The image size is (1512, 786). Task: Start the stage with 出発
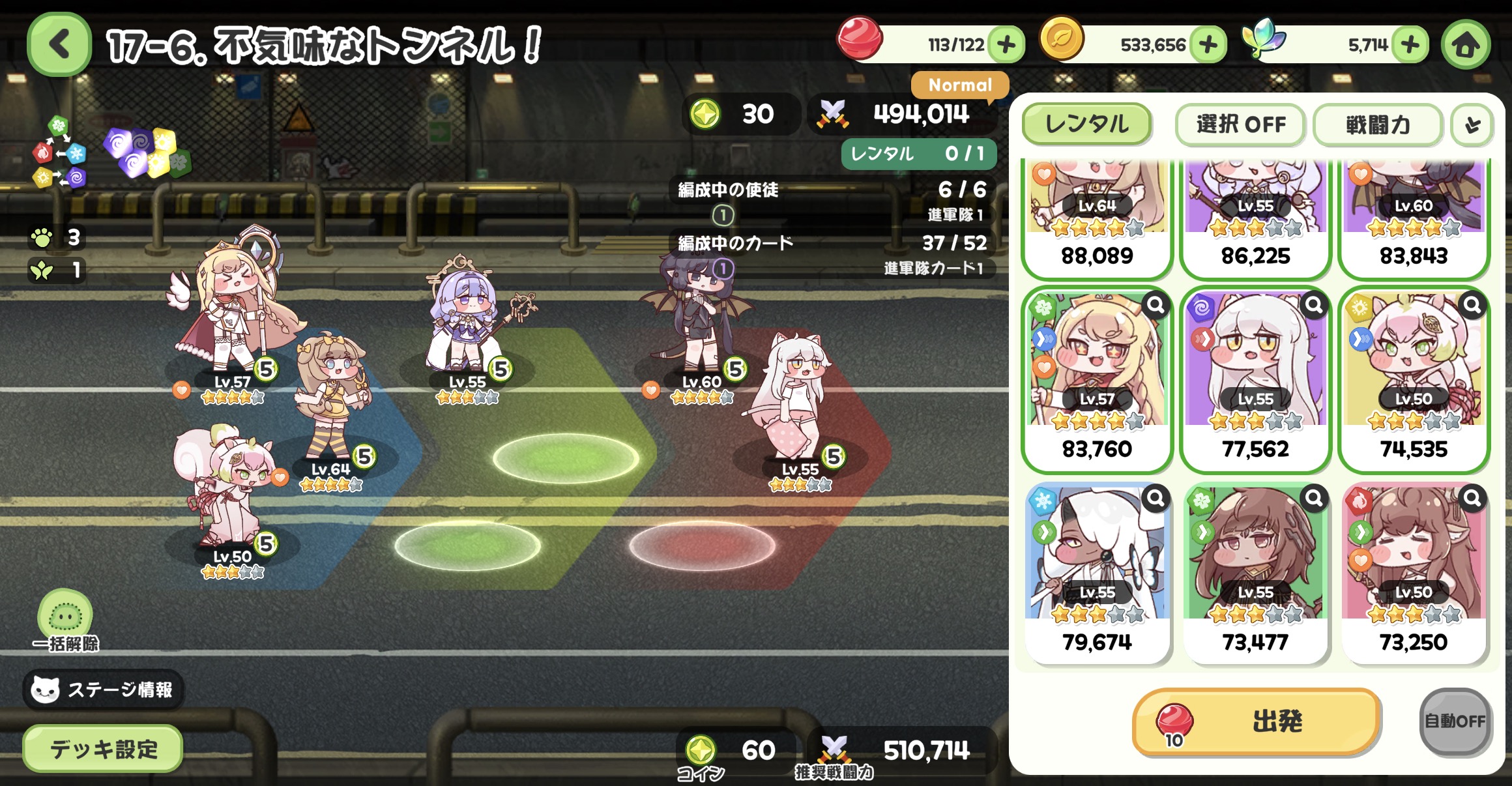pyautogui.click(x=1257, y=721)
